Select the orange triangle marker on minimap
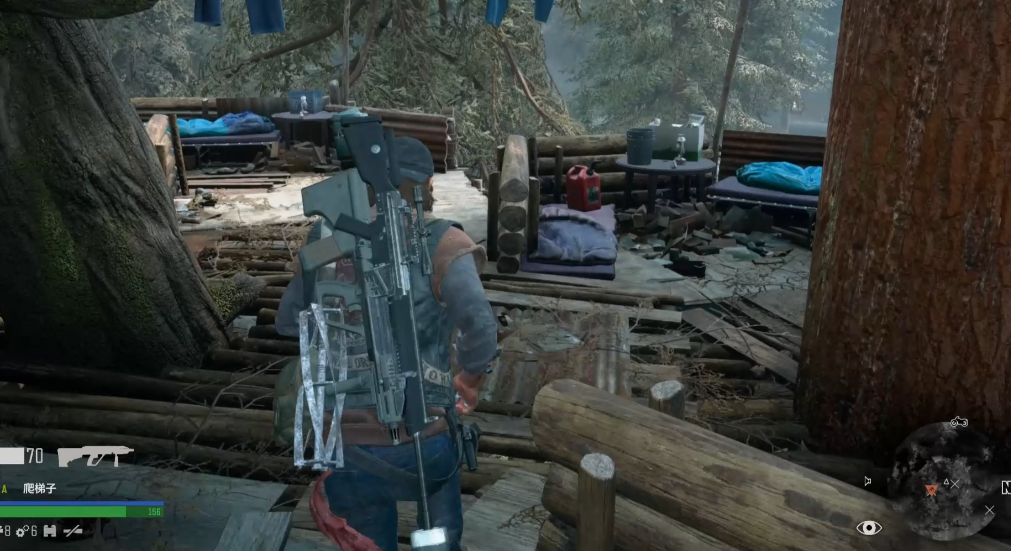The image size is (1011, 551). point(932,489)
